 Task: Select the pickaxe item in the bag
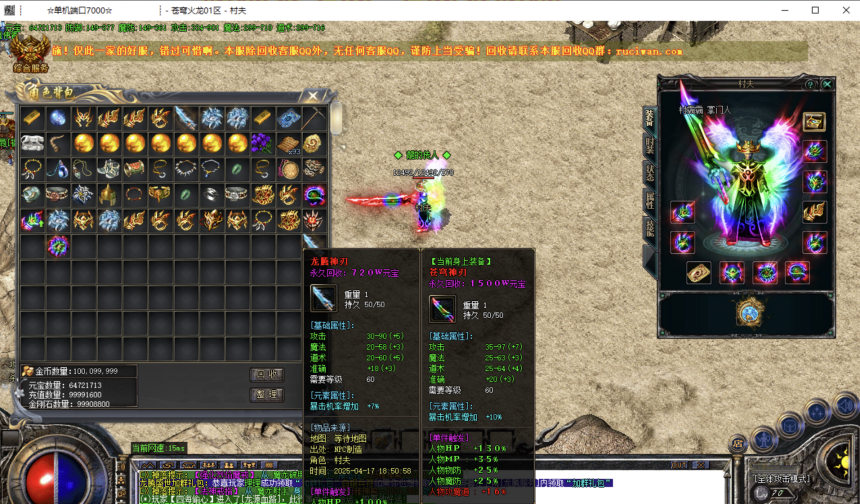pyautogui.click(x=315, y=118)
